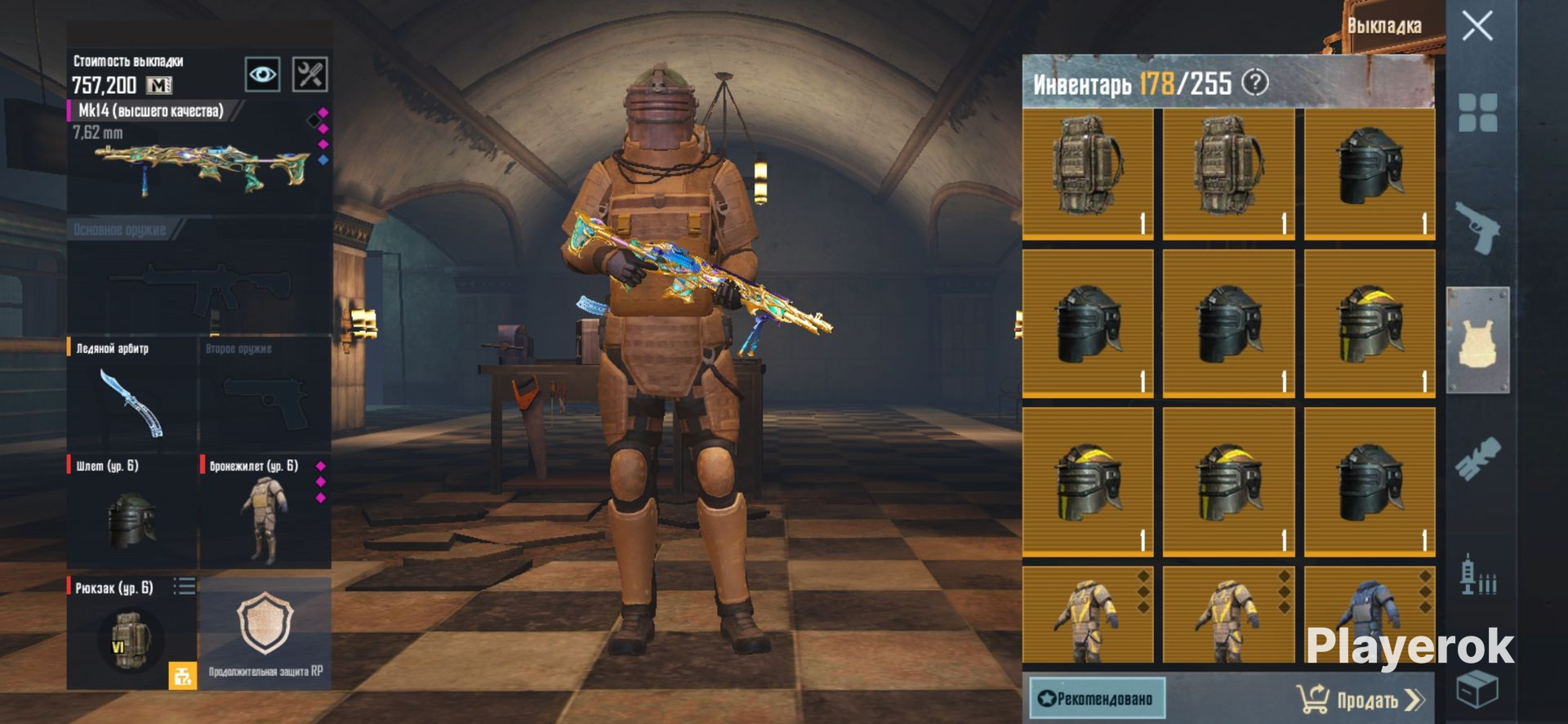
Task: Open the wrench and screwdriver tools button
Action: 310,75
